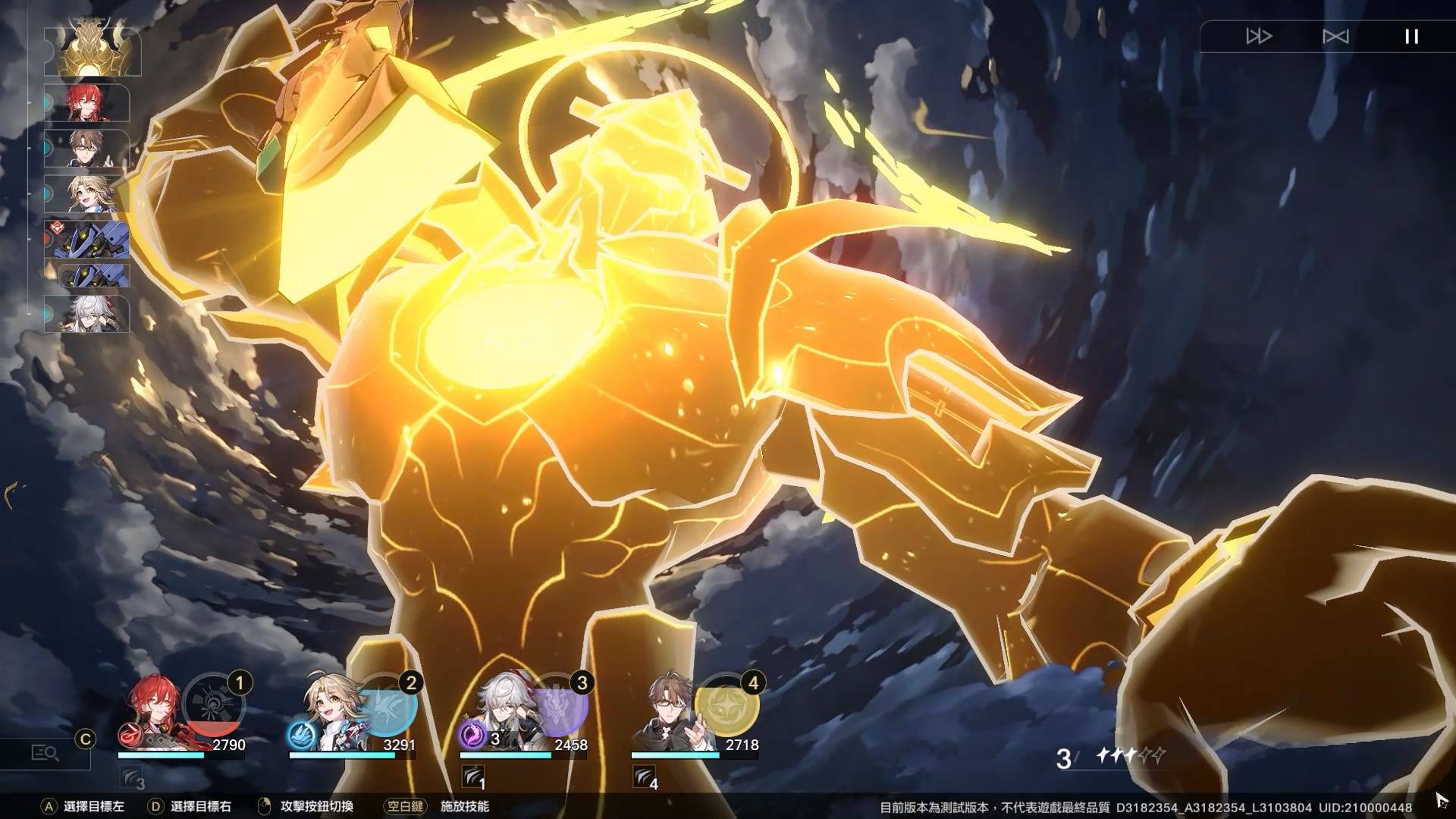Open the enemy details magnifier icon
Viewport: 1456px width, 819px height.
click(x=45, y=753)
